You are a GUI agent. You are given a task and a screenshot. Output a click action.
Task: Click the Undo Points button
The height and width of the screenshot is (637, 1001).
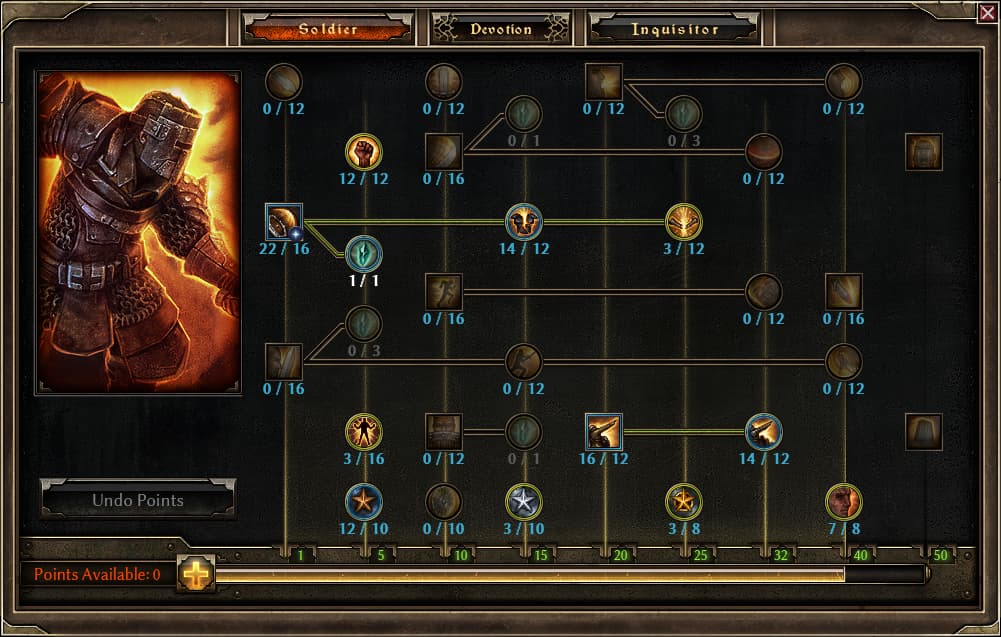(x=138, y=500)
